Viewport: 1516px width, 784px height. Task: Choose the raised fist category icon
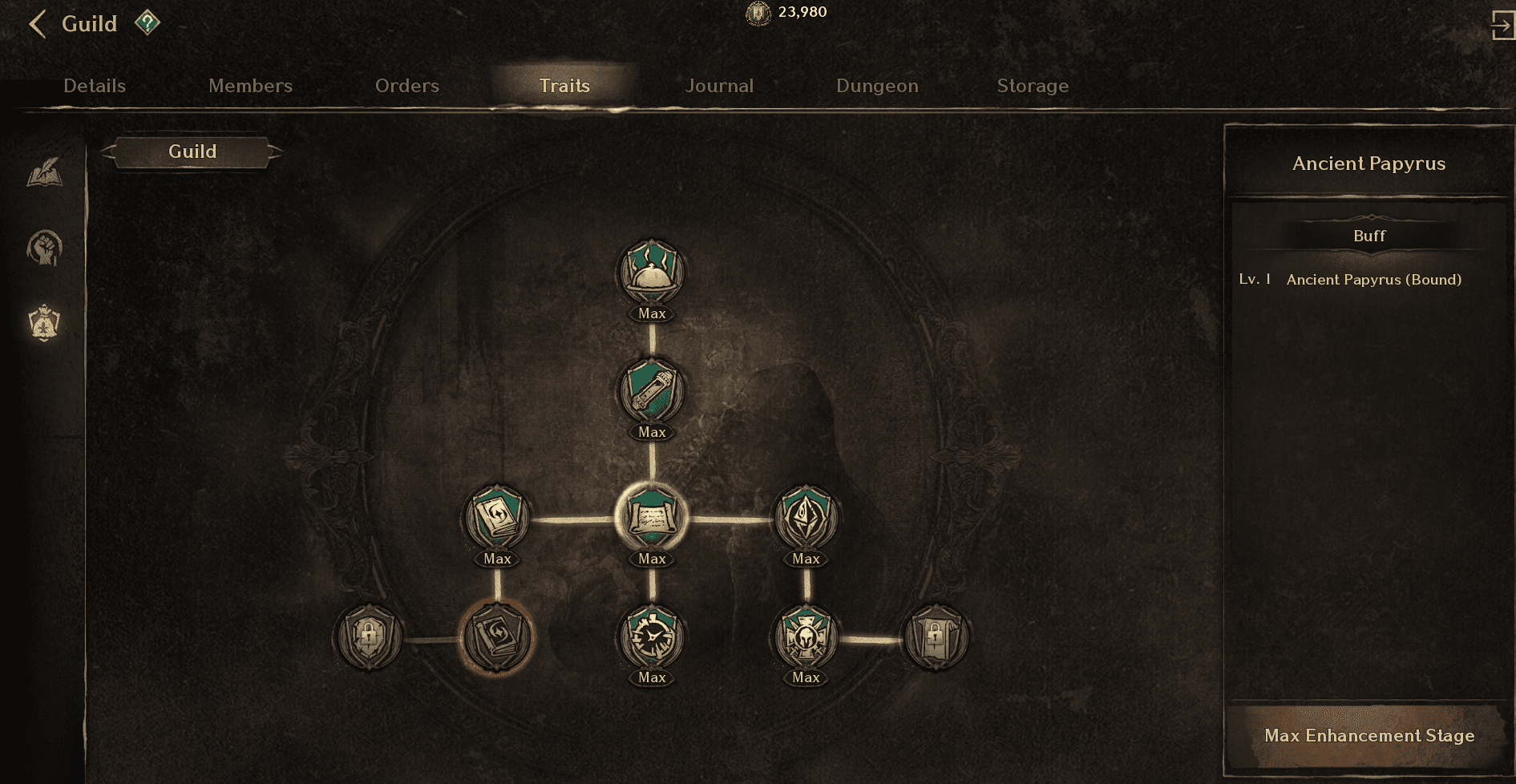(x=45, y=248)
